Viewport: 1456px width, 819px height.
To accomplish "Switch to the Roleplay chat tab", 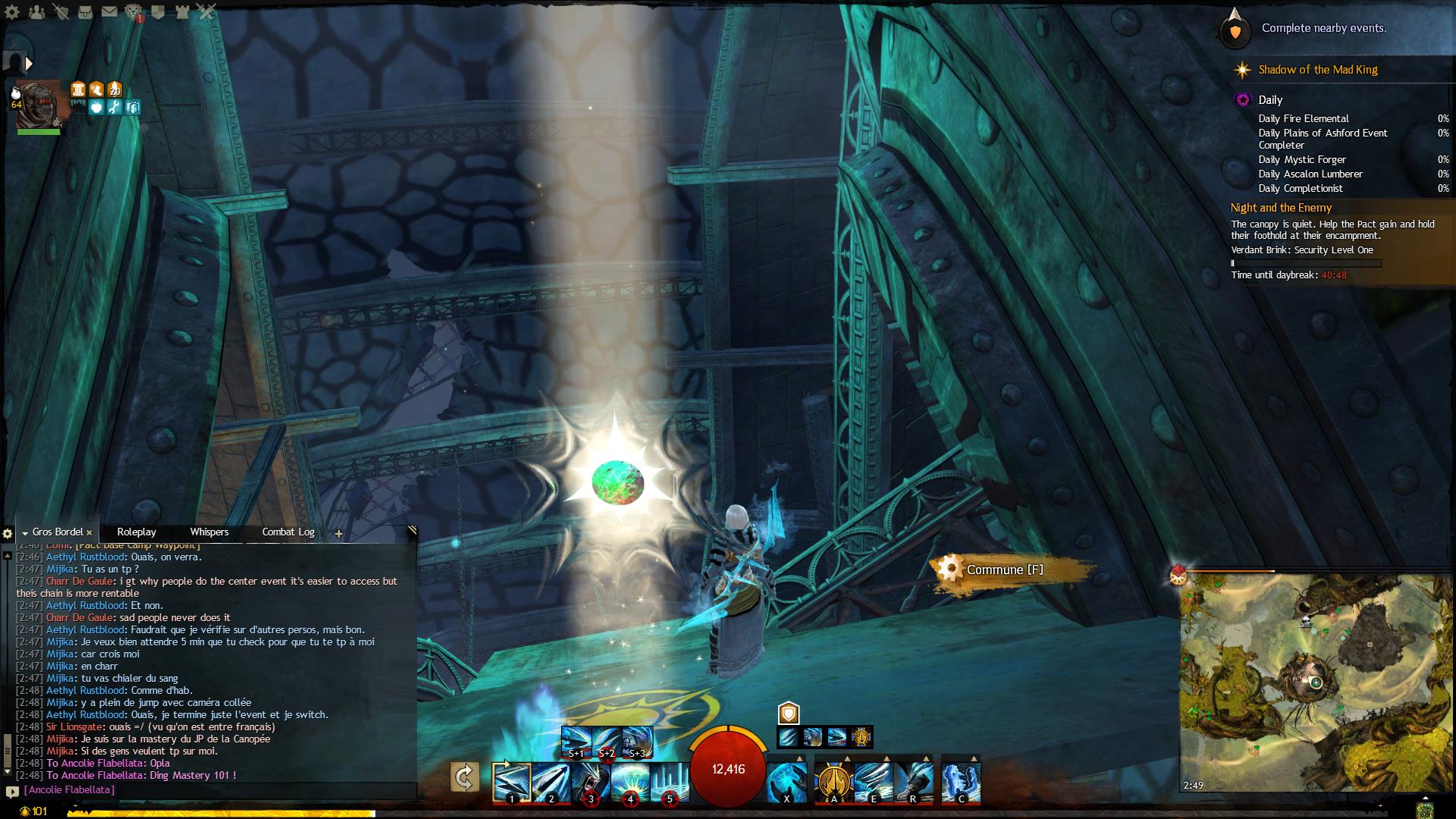I will (136, 532).
